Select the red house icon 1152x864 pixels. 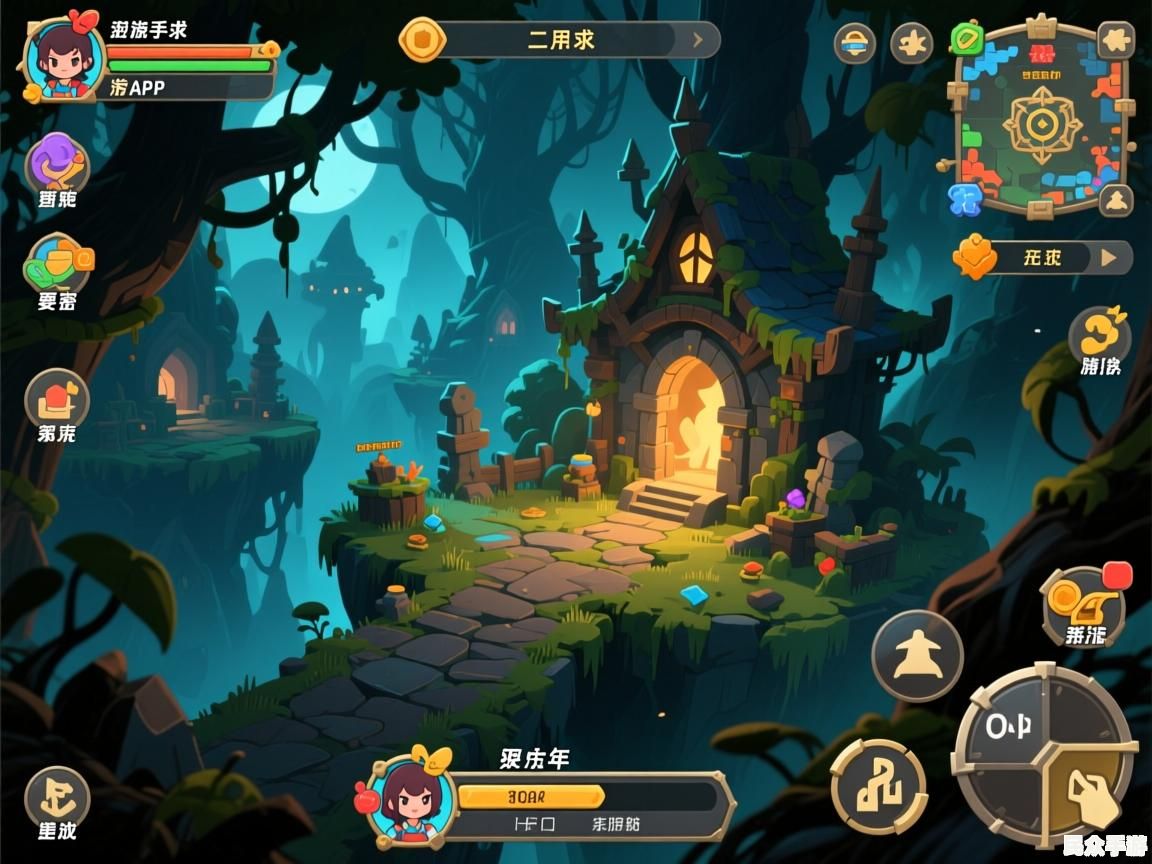coord(57,400)
